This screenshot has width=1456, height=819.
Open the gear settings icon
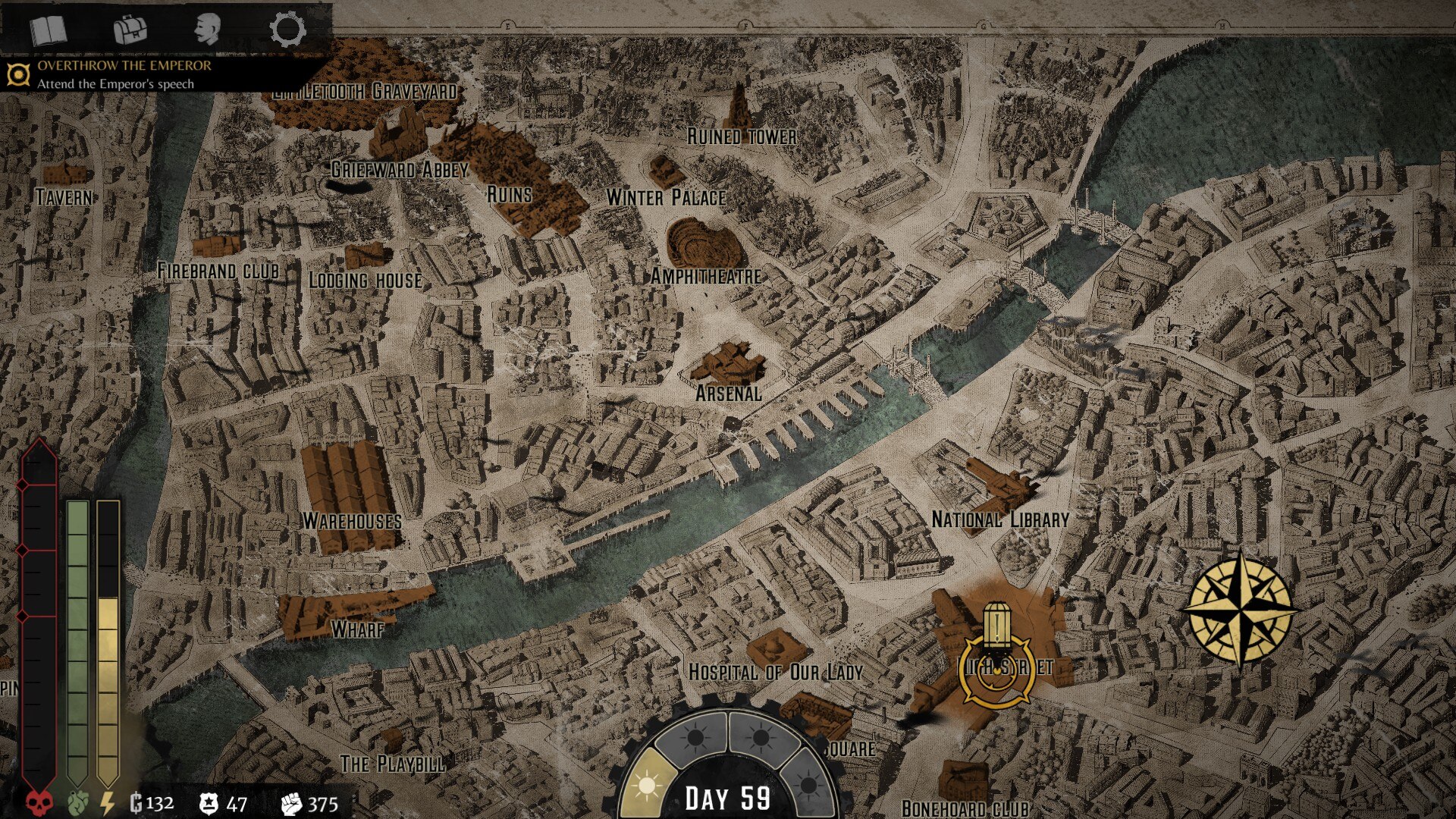point(287,30)
